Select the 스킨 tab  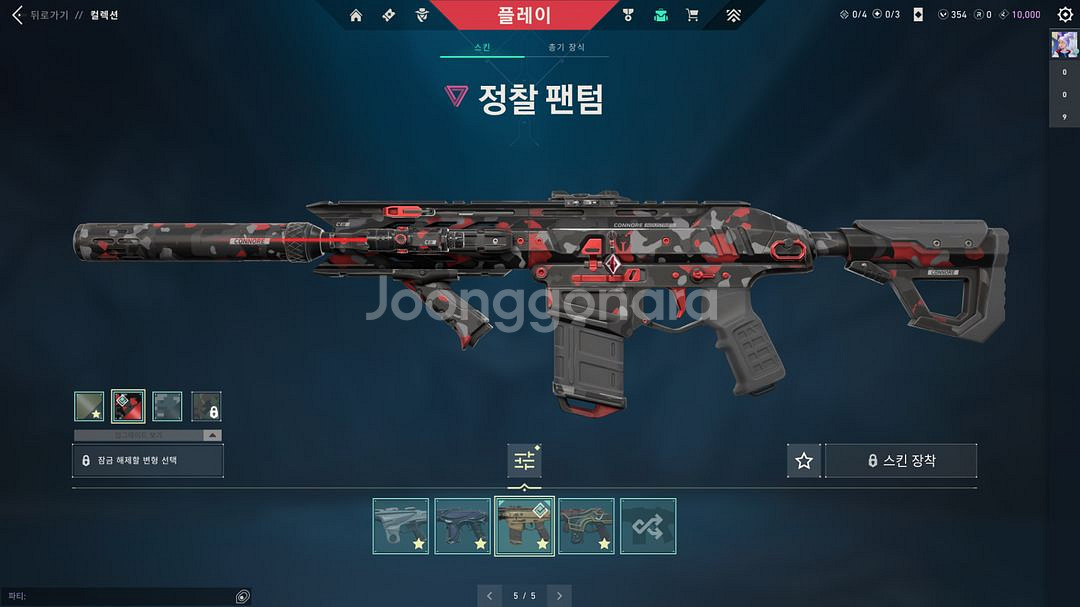coord(482,47)
